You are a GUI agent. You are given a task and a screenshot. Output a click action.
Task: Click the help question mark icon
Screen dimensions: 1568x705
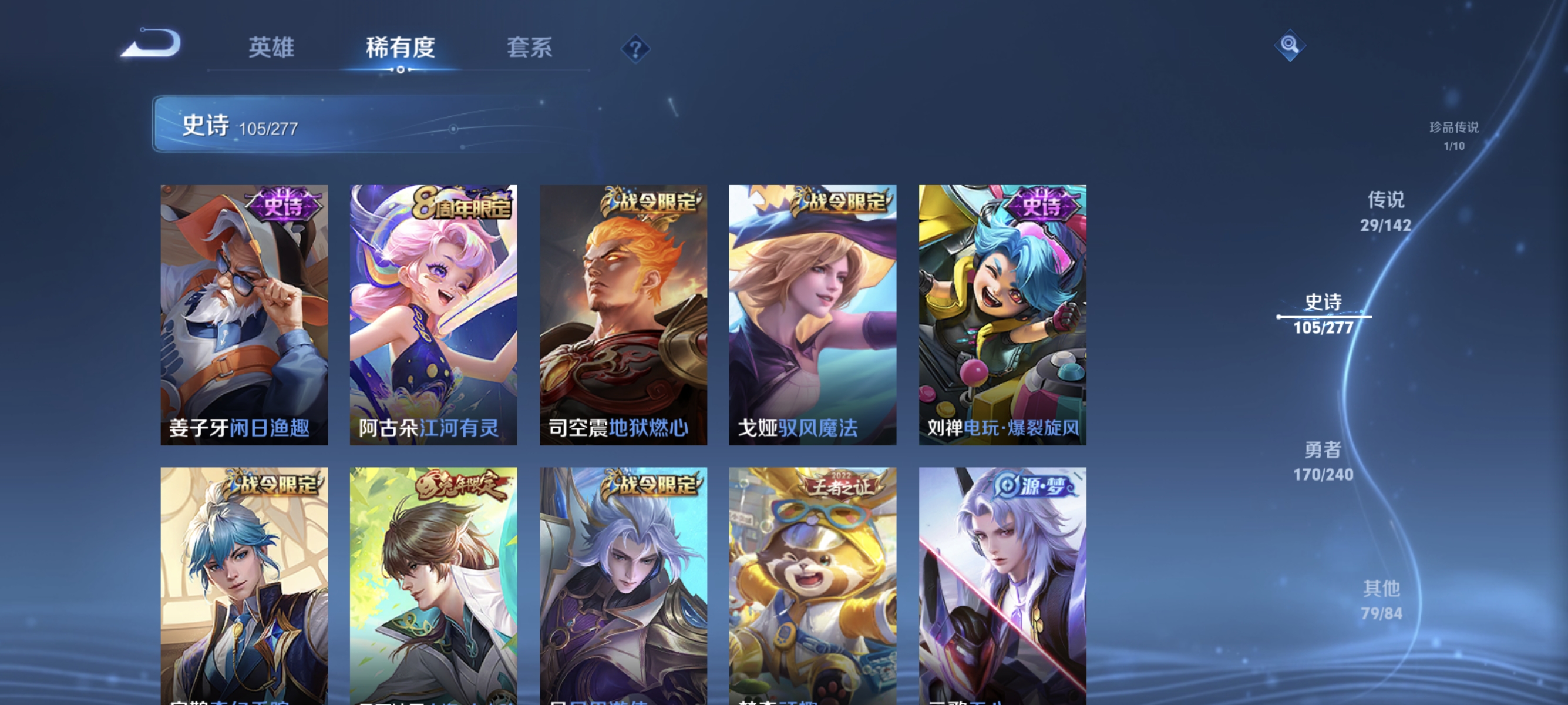point(635,48)
